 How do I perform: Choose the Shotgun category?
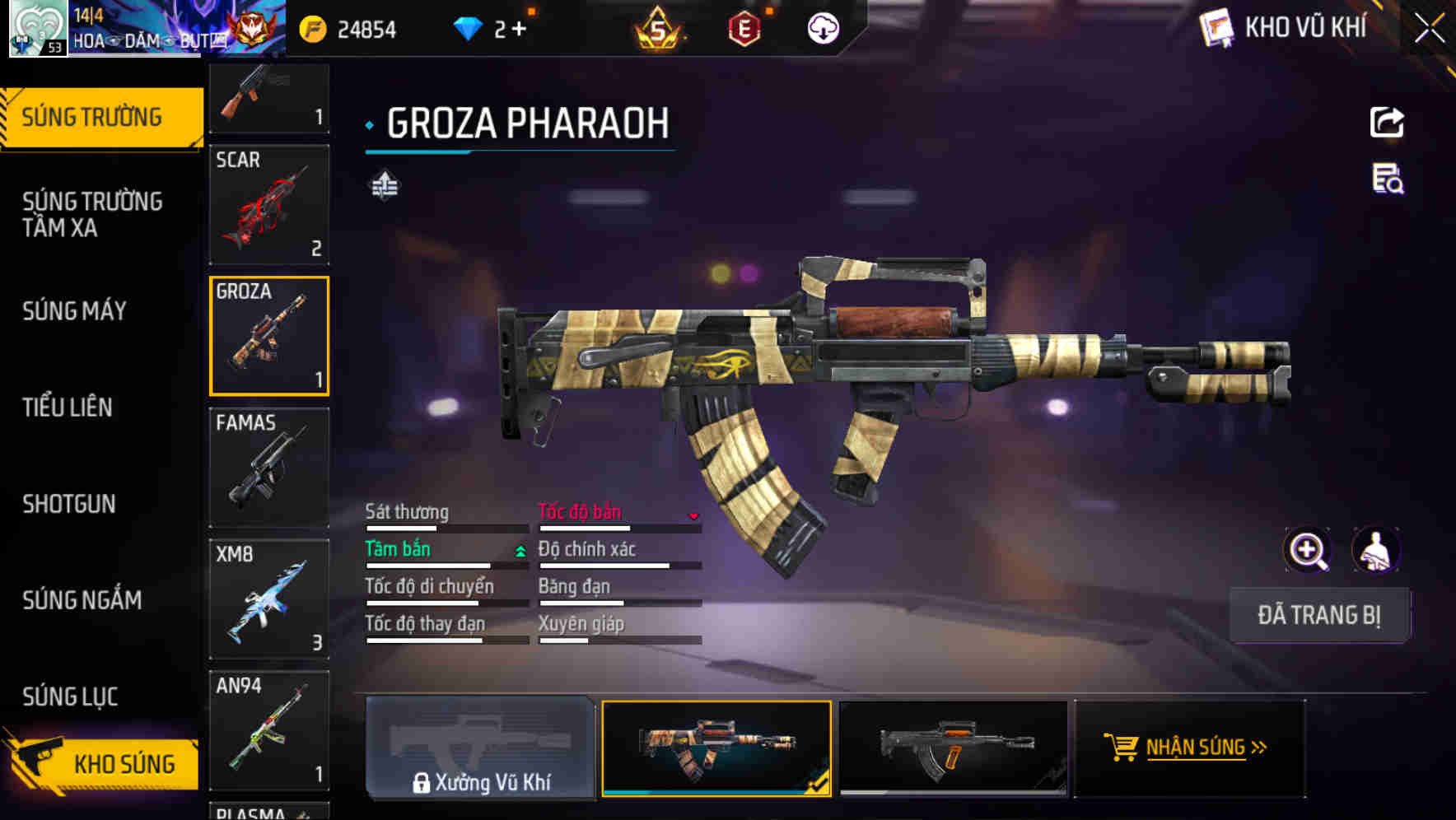coord(69,504)
